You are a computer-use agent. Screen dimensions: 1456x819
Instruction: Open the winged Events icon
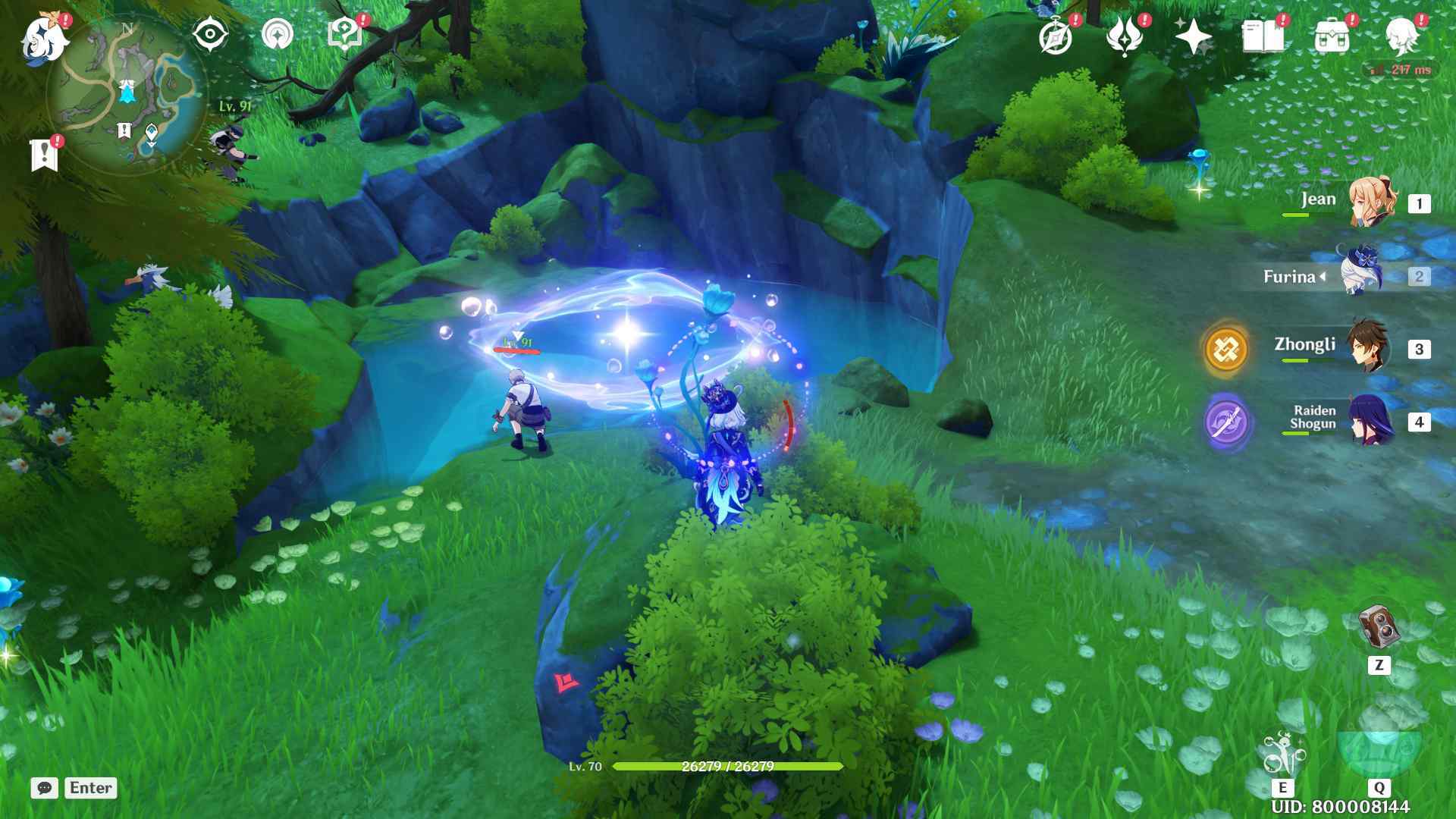coord(1124,36)
